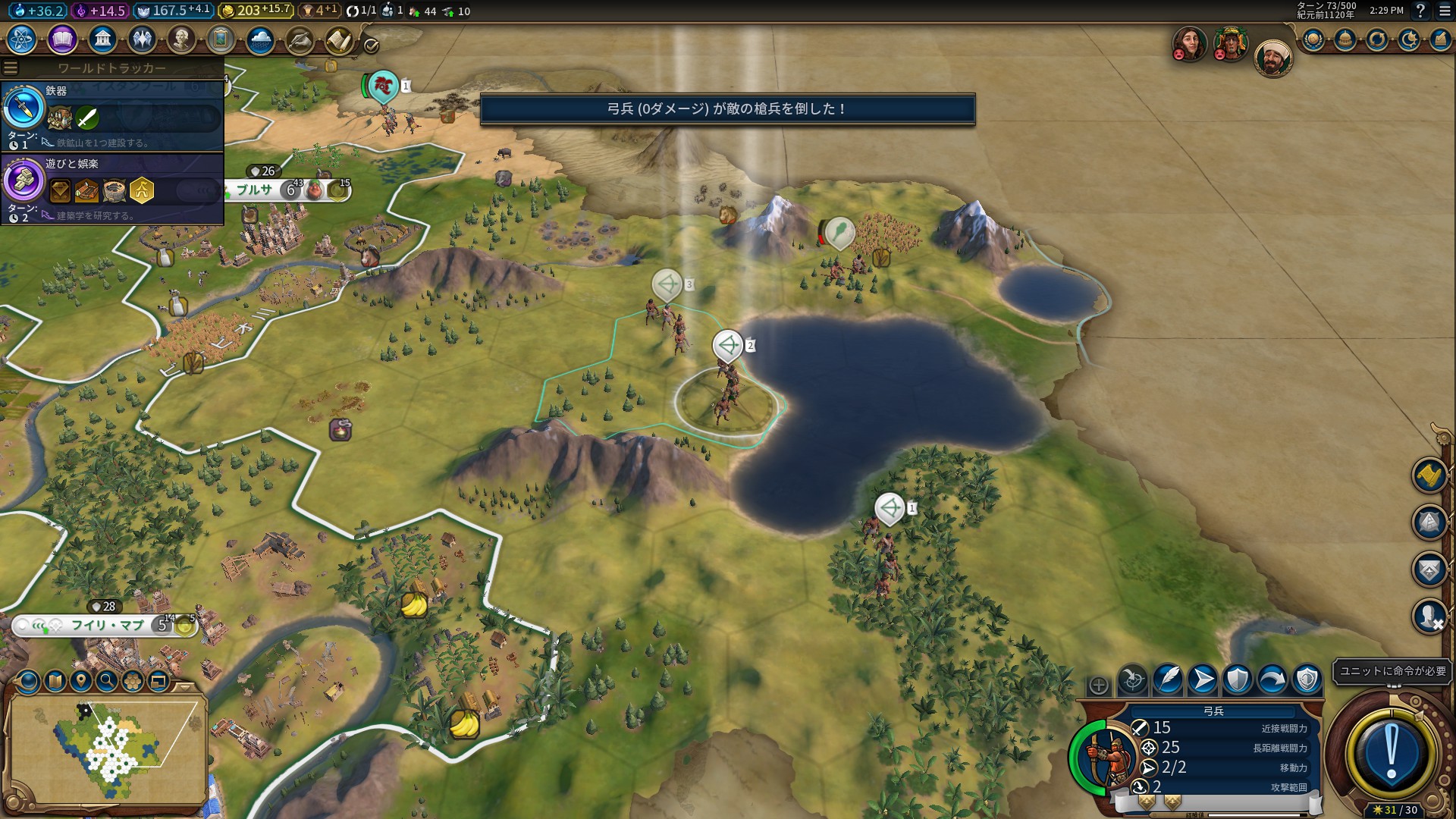The image size is (1456, 819).
Task: Select the 鉄器 research entry in tracker
Action: [112, 115]
